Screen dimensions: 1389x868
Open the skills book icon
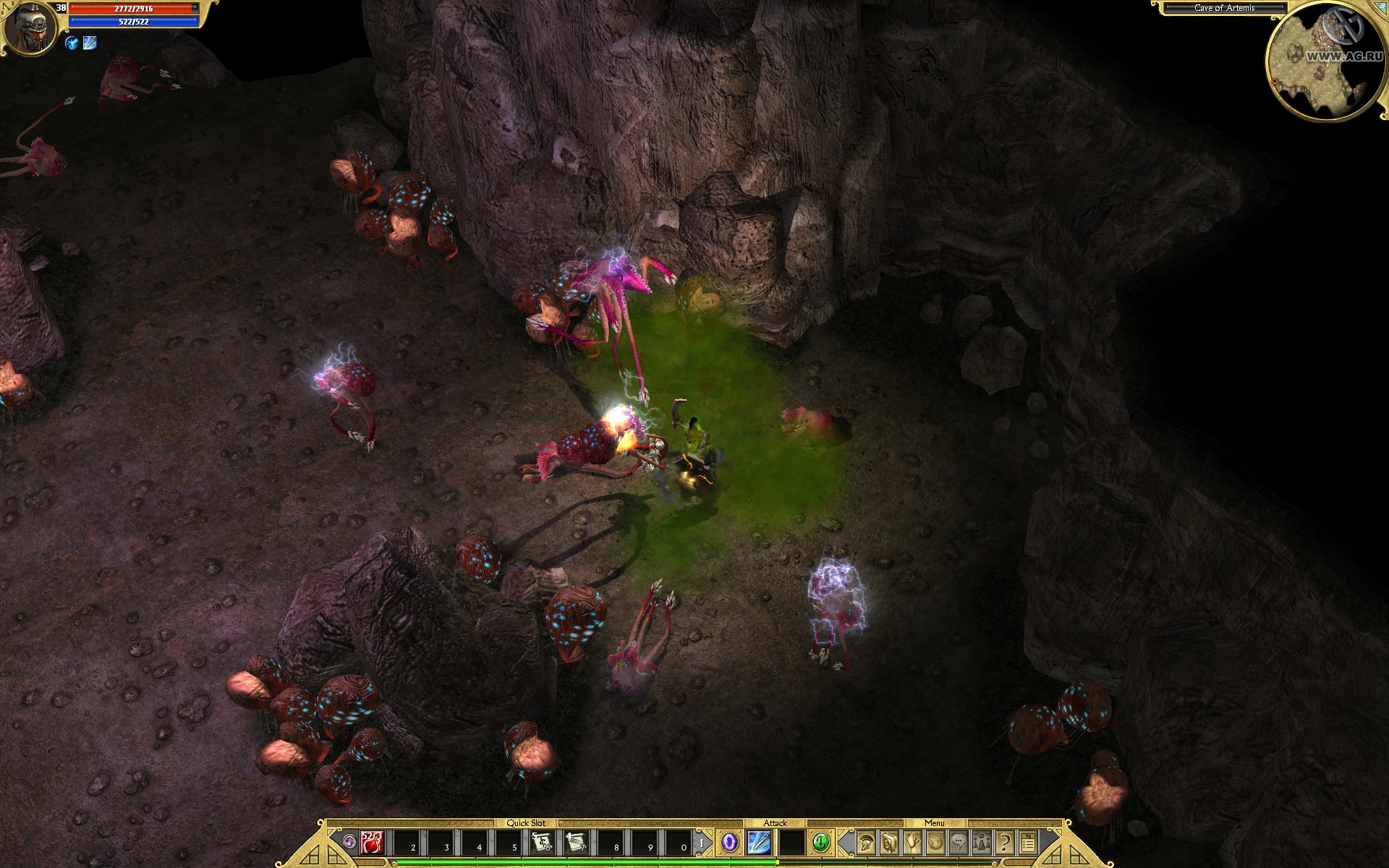click(889, 843)
